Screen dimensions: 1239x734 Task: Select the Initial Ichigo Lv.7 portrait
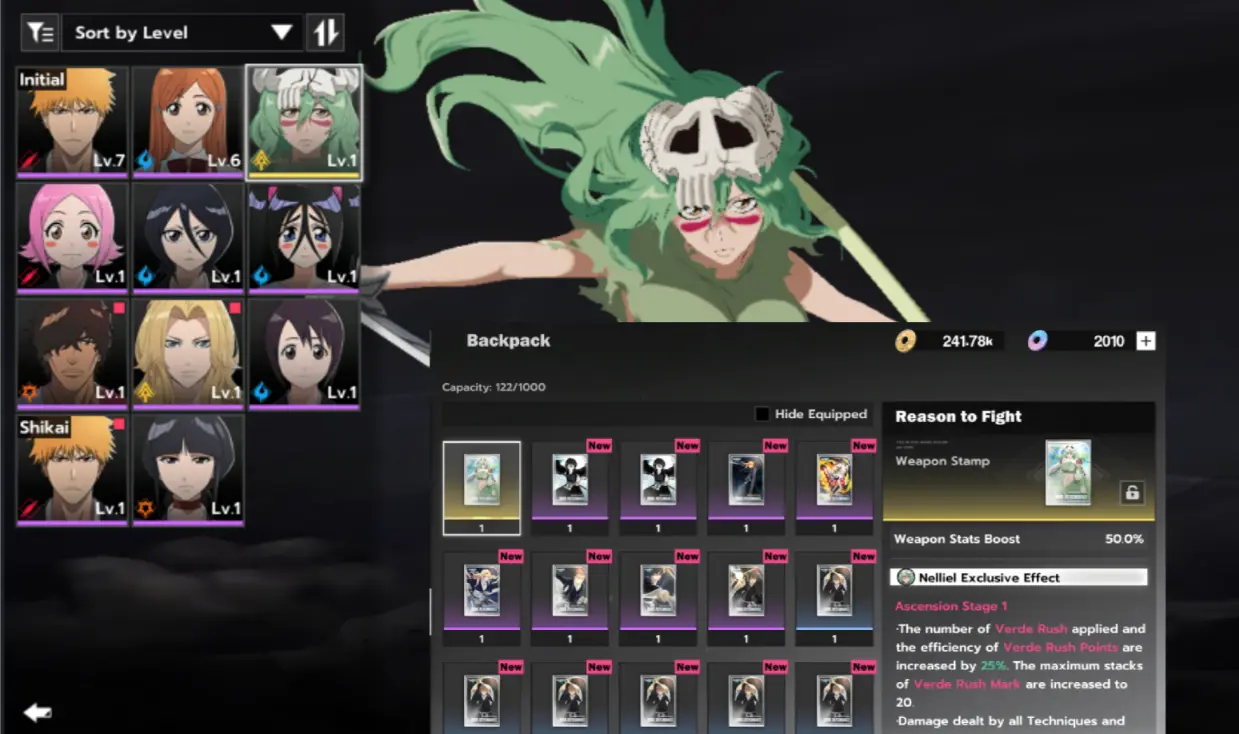coord(72,121)
